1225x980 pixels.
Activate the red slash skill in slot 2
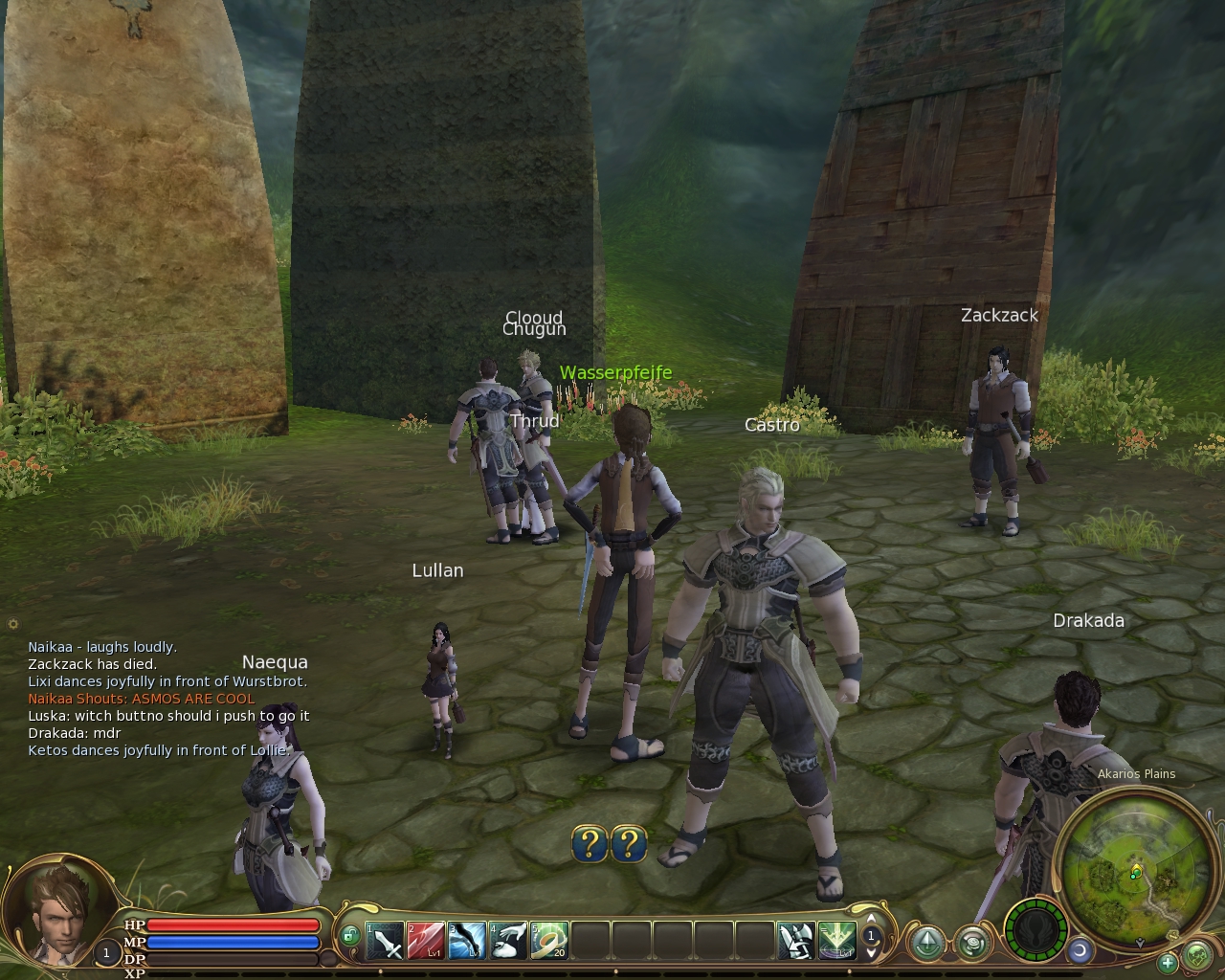click(426, 941)
